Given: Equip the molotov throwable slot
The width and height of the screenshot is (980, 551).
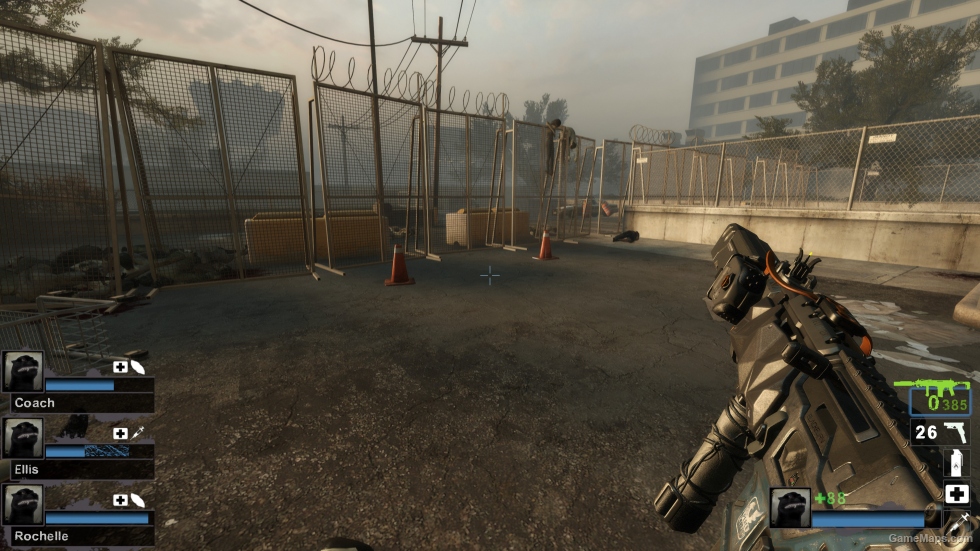Looking at the screenshot, I should click(956, 463).
